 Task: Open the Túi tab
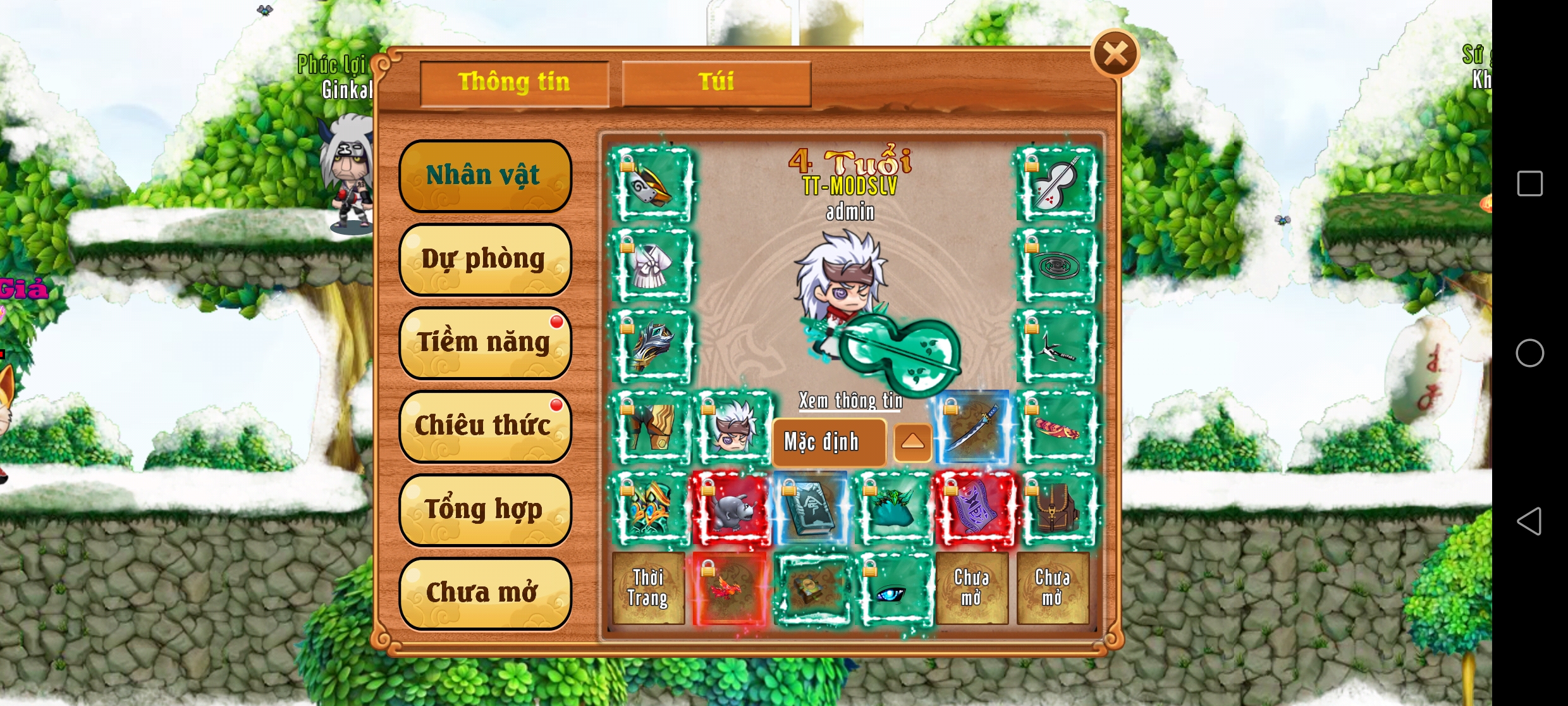point(716,83)
